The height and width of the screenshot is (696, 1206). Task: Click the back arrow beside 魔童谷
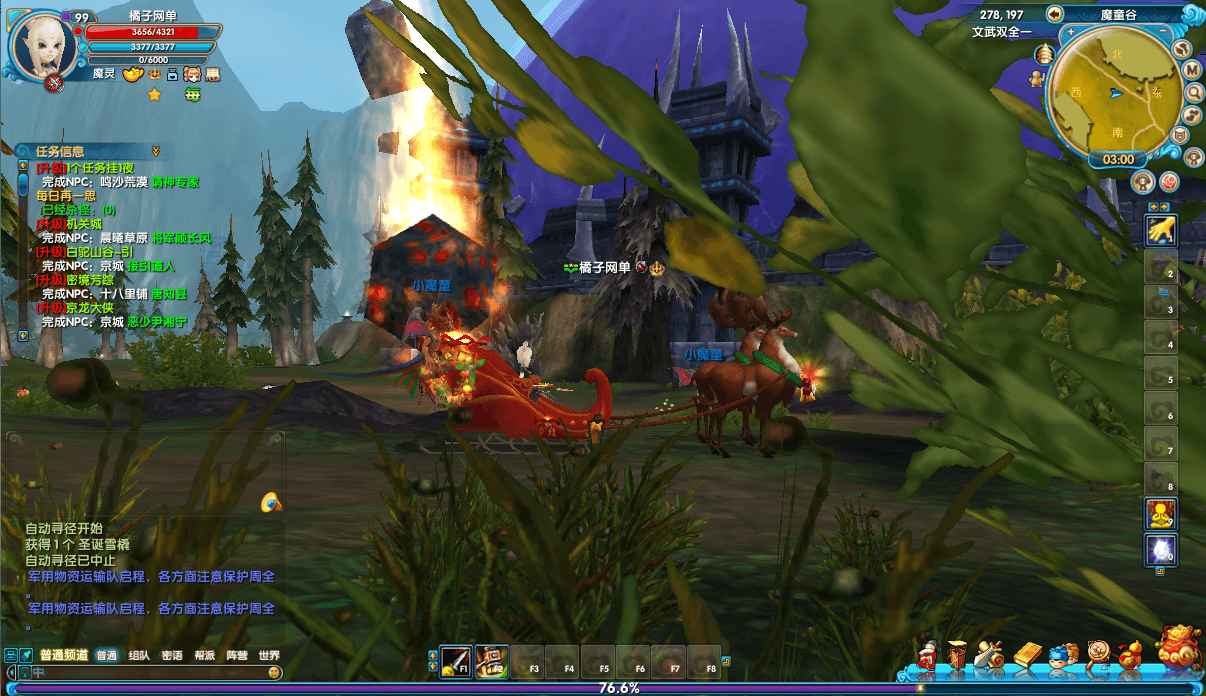[1054, 14]
